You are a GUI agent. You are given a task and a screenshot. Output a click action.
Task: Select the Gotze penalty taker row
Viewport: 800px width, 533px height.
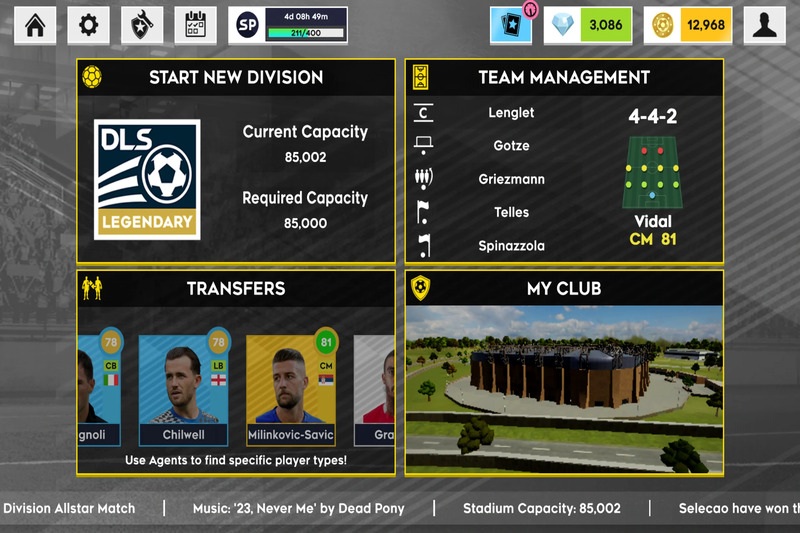coord(511,146)
